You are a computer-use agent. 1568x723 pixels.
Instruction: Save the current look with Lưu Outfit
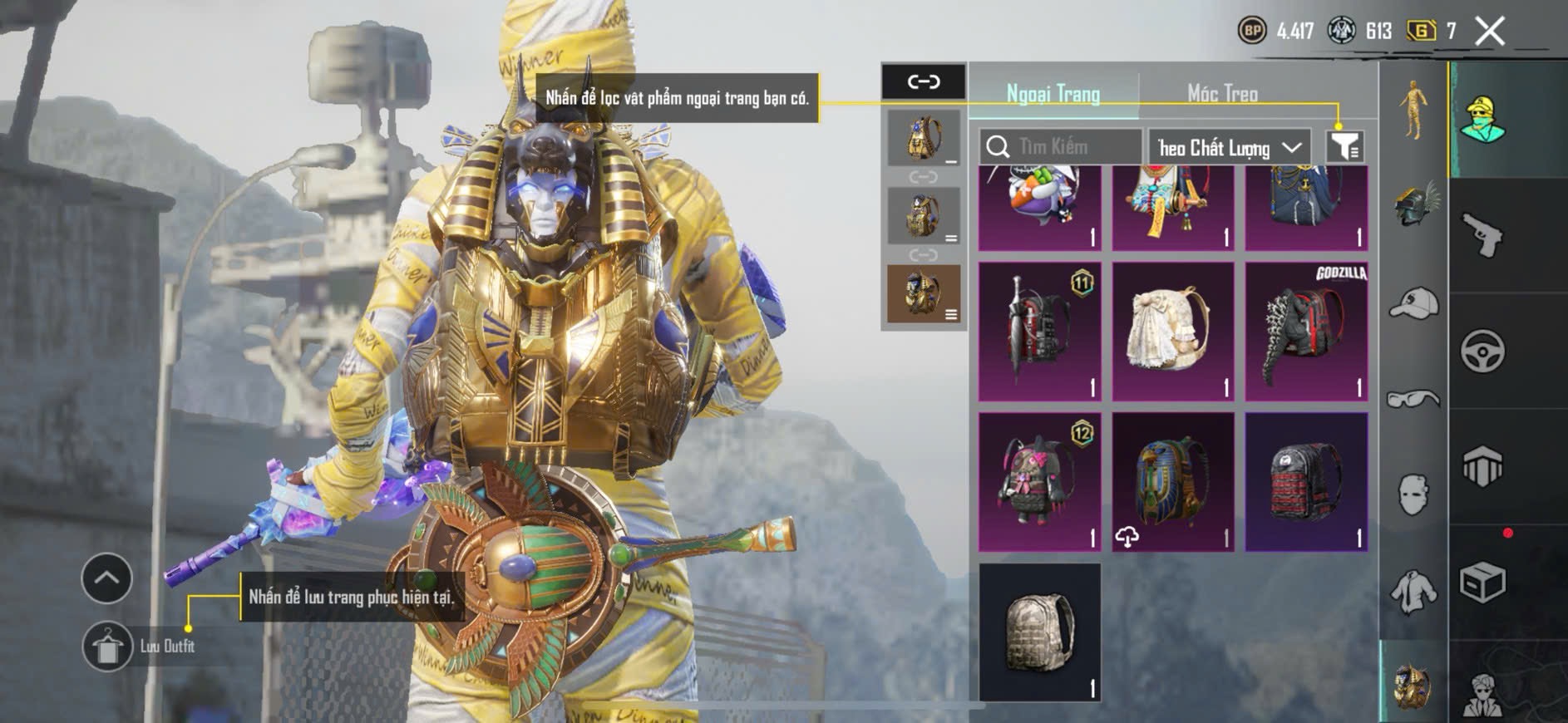coord(108,646)
